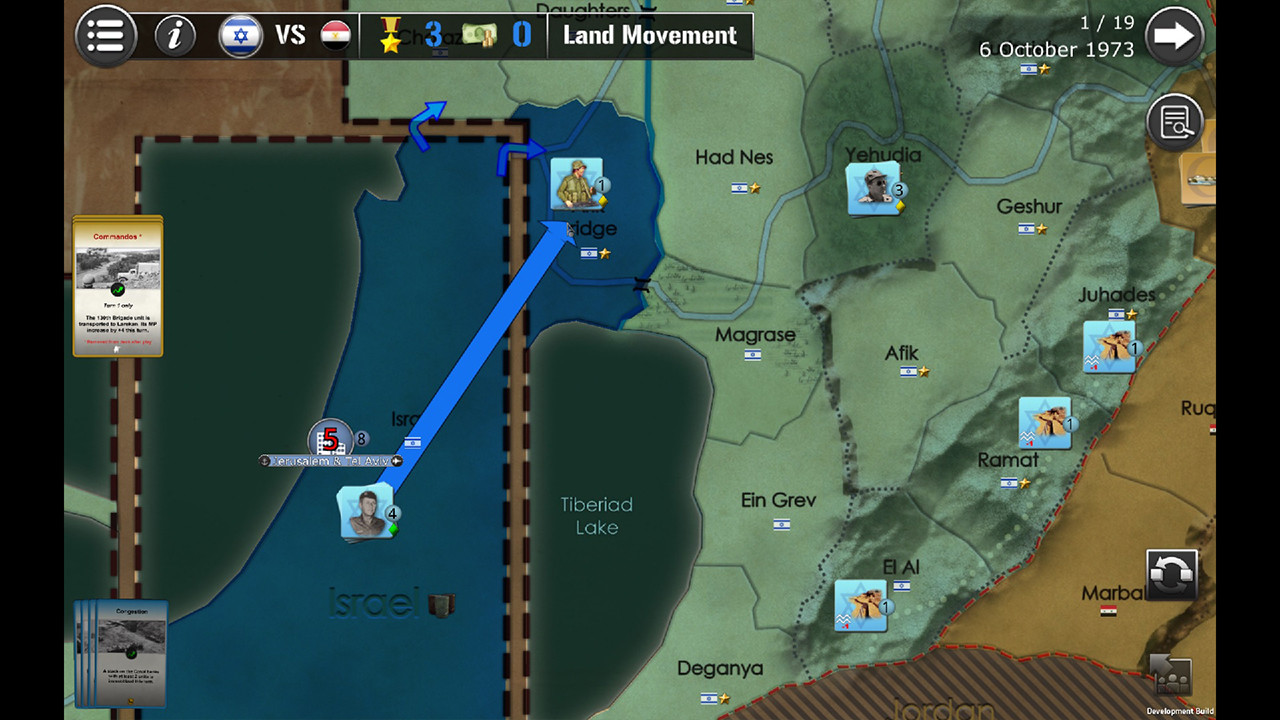1280x720 pixels.
Task: Select the paratrooper unit at Bukata Ridge
Action: tap(578, 184)
